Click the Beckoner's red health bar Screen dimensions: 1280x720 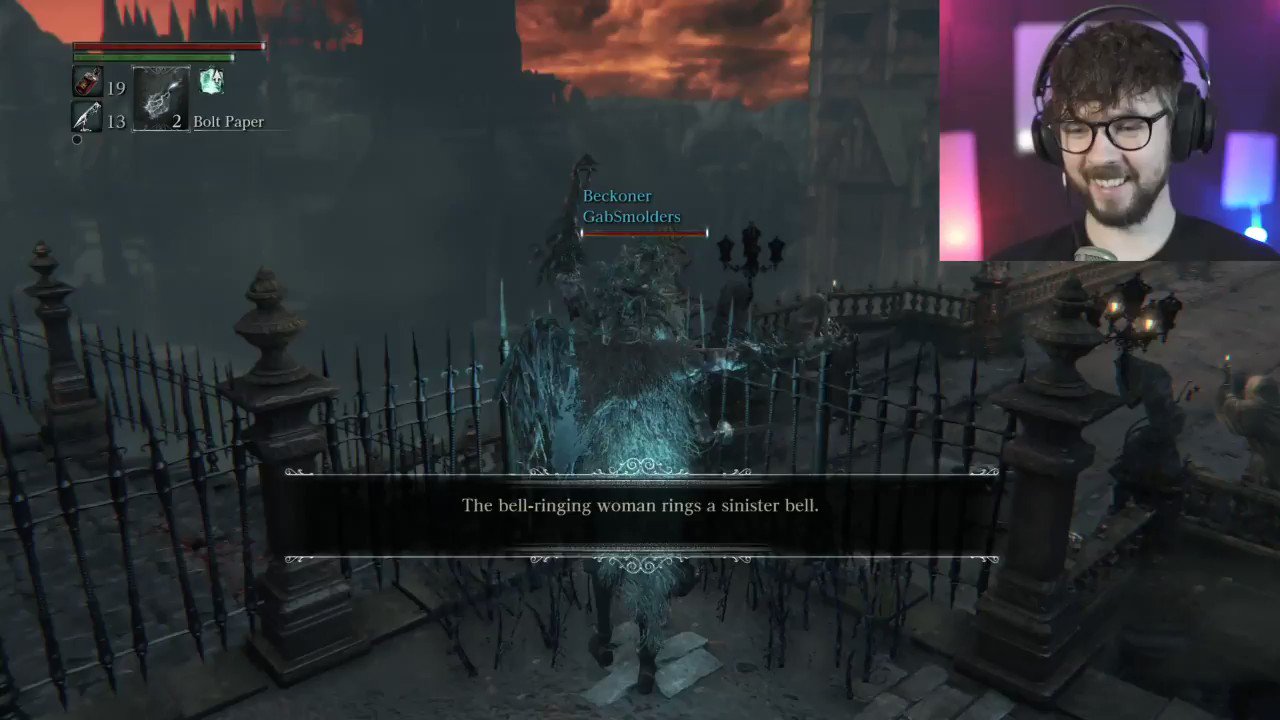pyautogui.click(x=643, y=233)
